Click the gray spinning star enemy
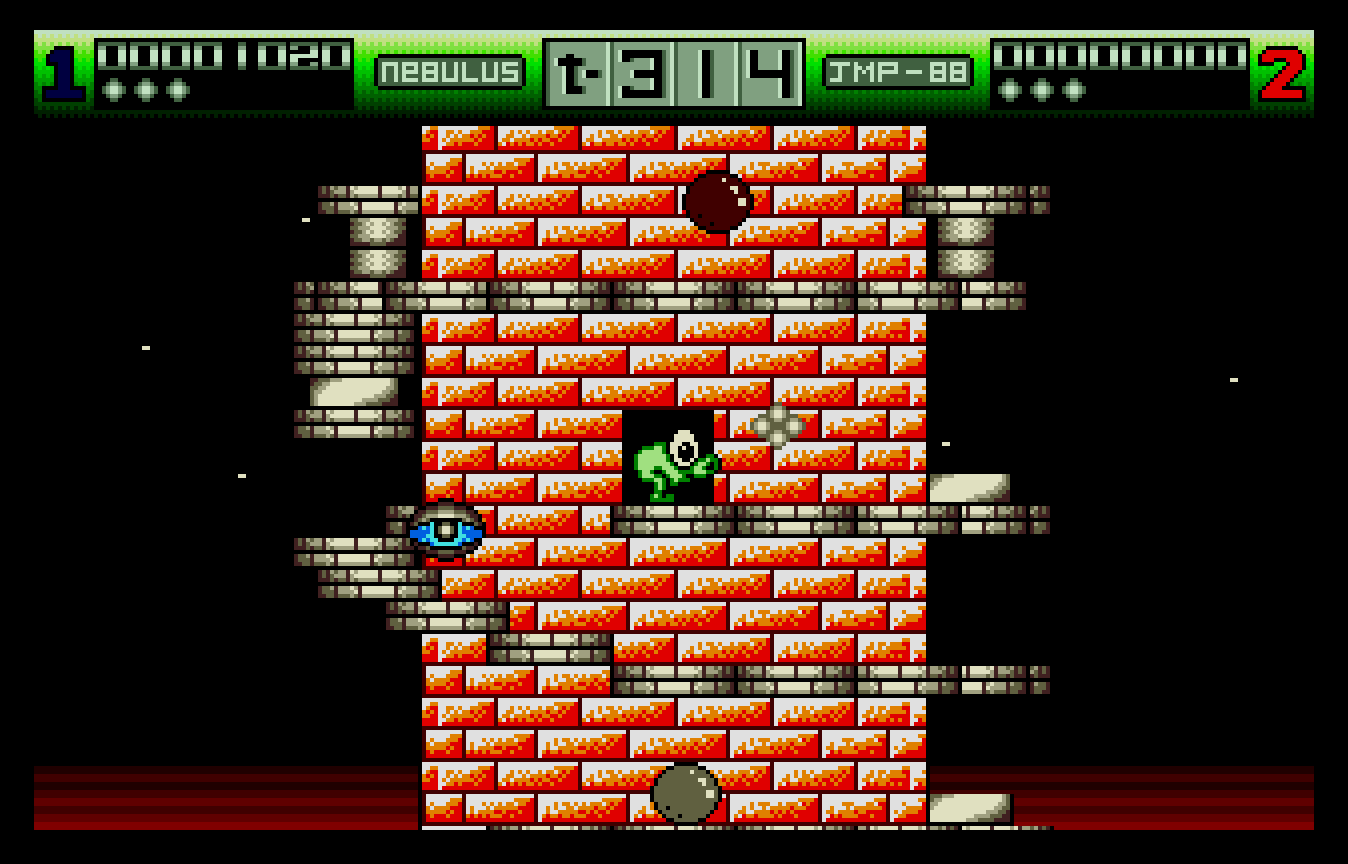The image size is (1348, 864). tap(778, 425)
